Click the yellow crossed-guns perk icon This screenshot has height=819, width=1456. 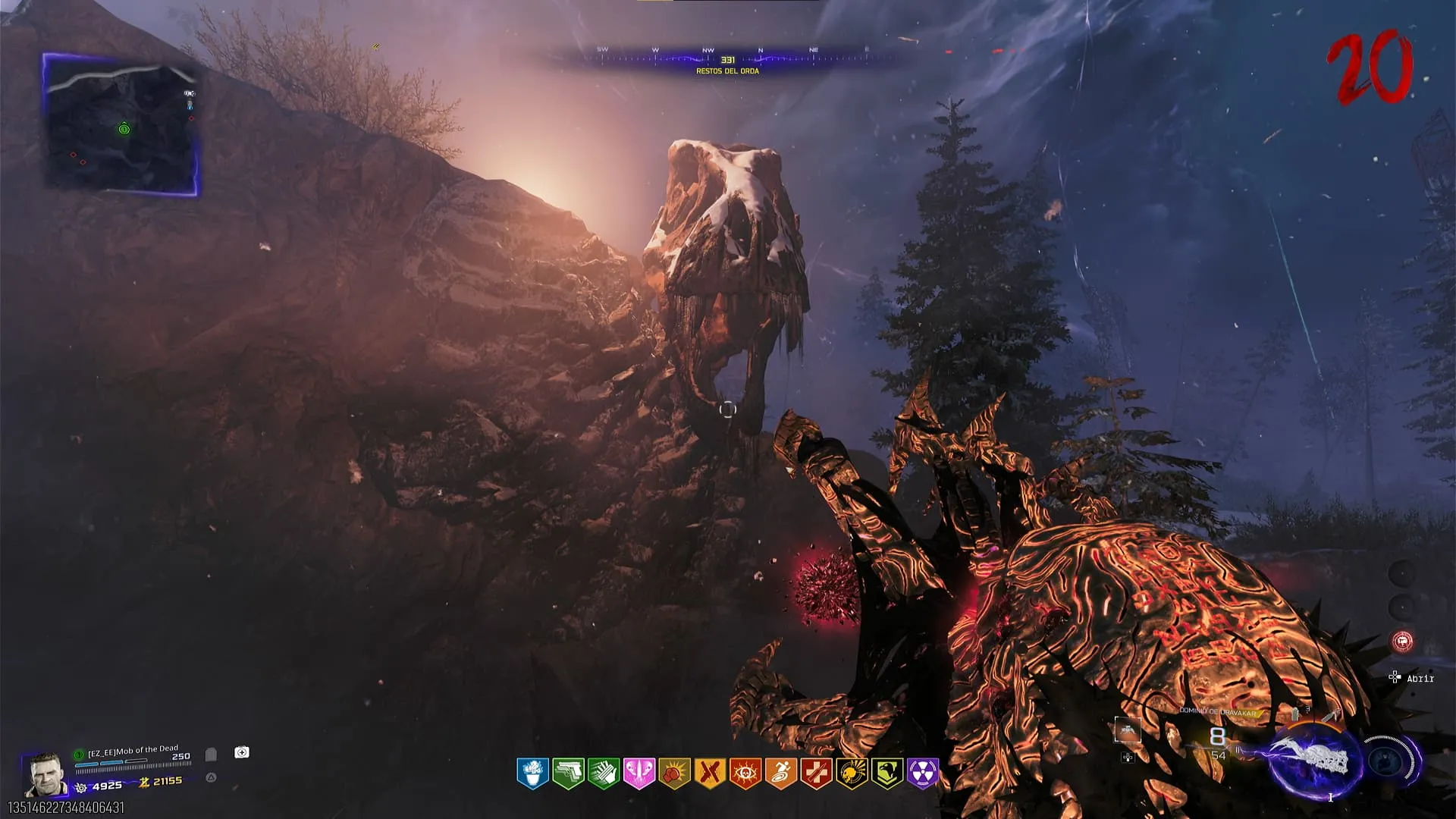[x=710, y=773]
